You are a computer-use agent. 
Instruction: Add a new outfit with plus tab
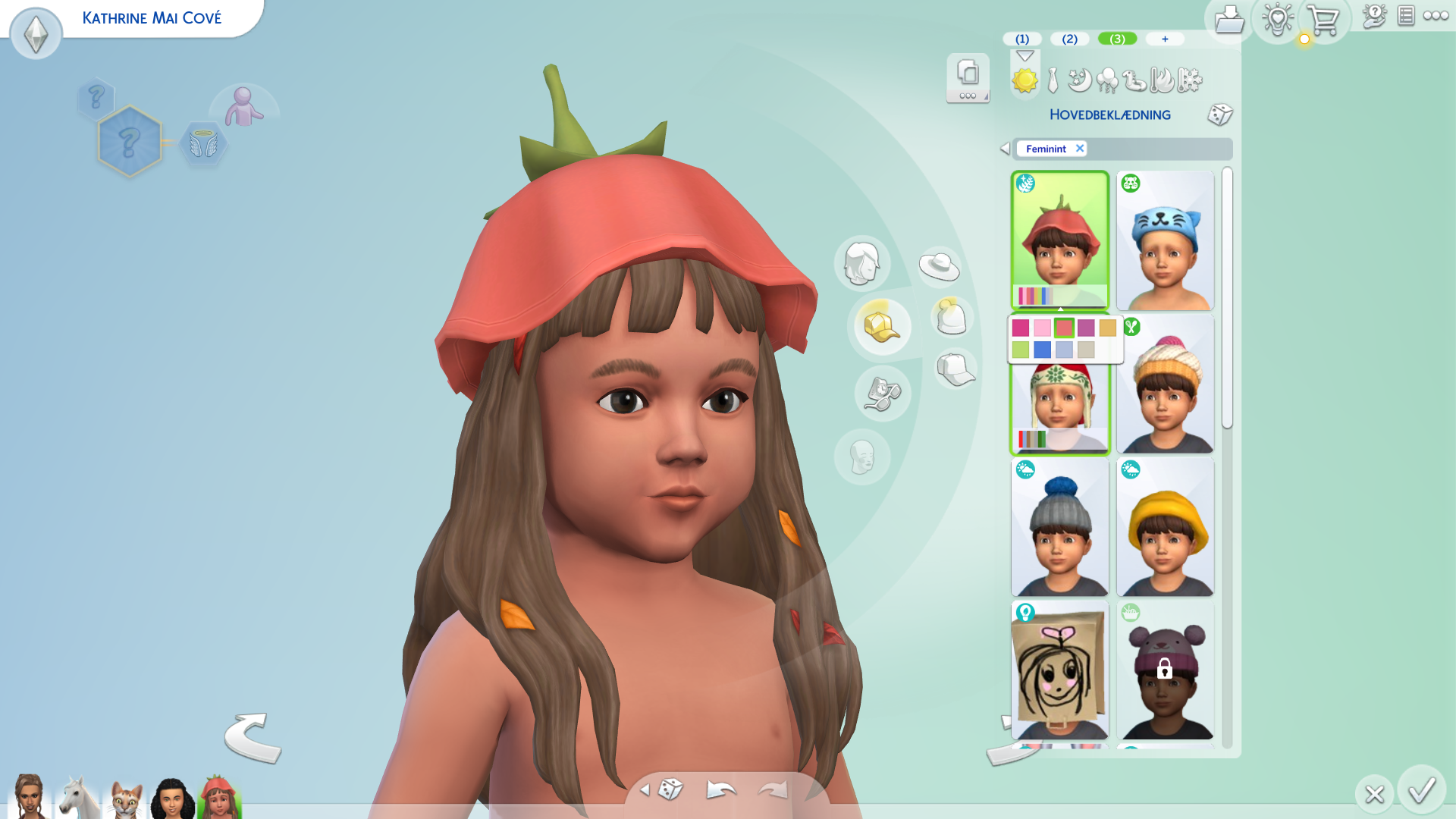point(1165,39)
